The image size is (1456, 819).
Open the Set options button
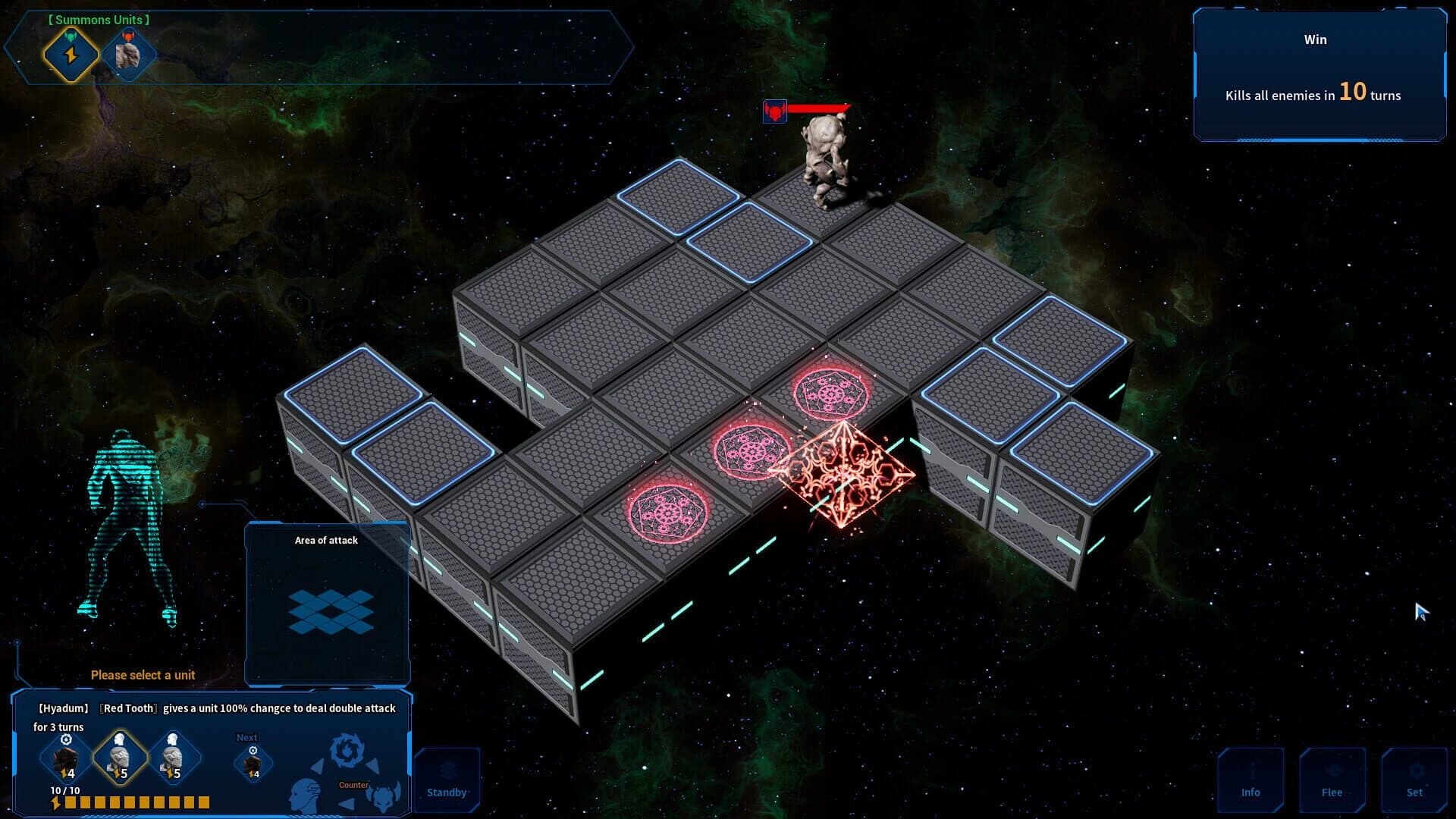(x=1415, y=780)
